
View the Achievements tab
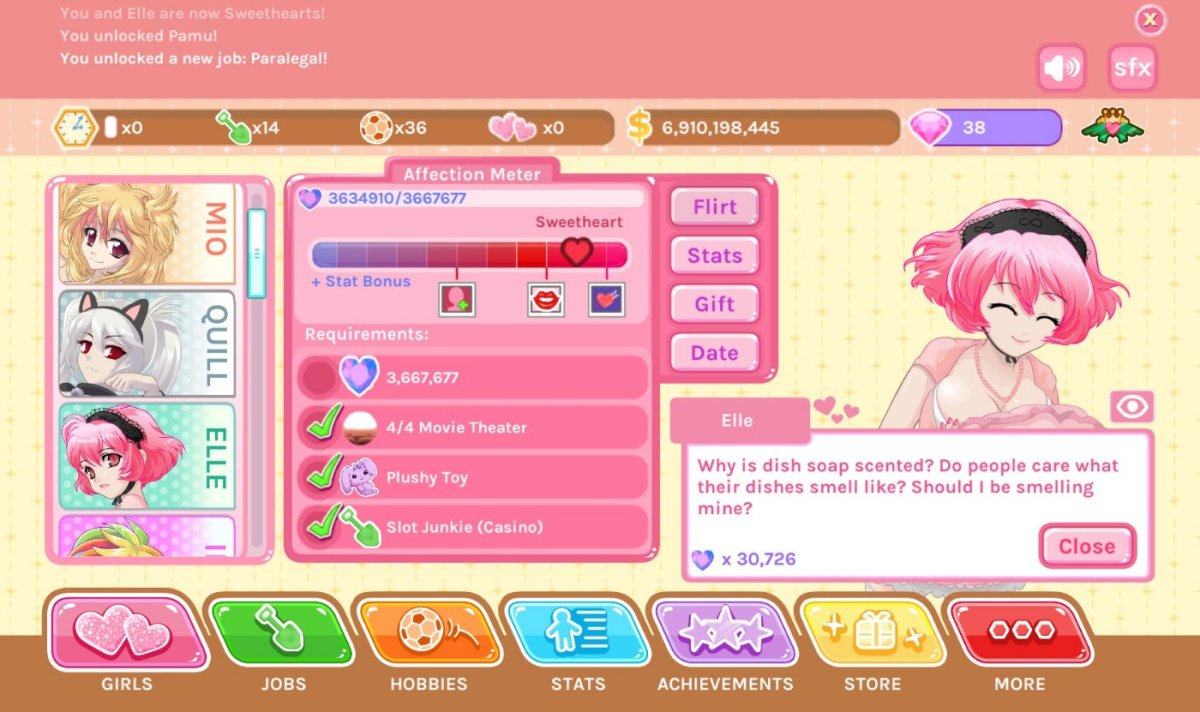click(x=724, y=633)
